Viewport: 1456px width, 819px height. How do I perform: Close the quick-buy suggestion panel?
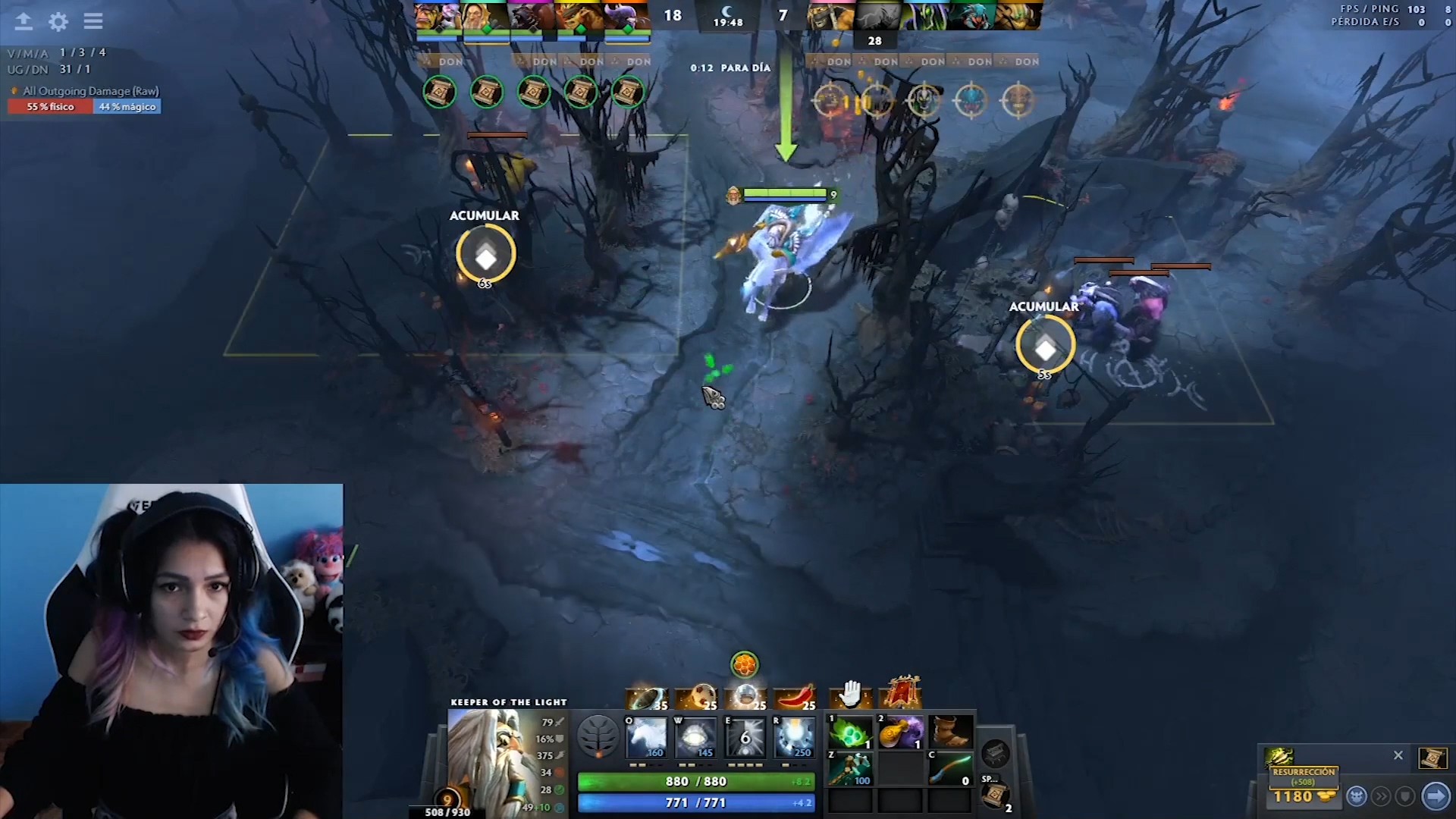(x=1398, y=755)
